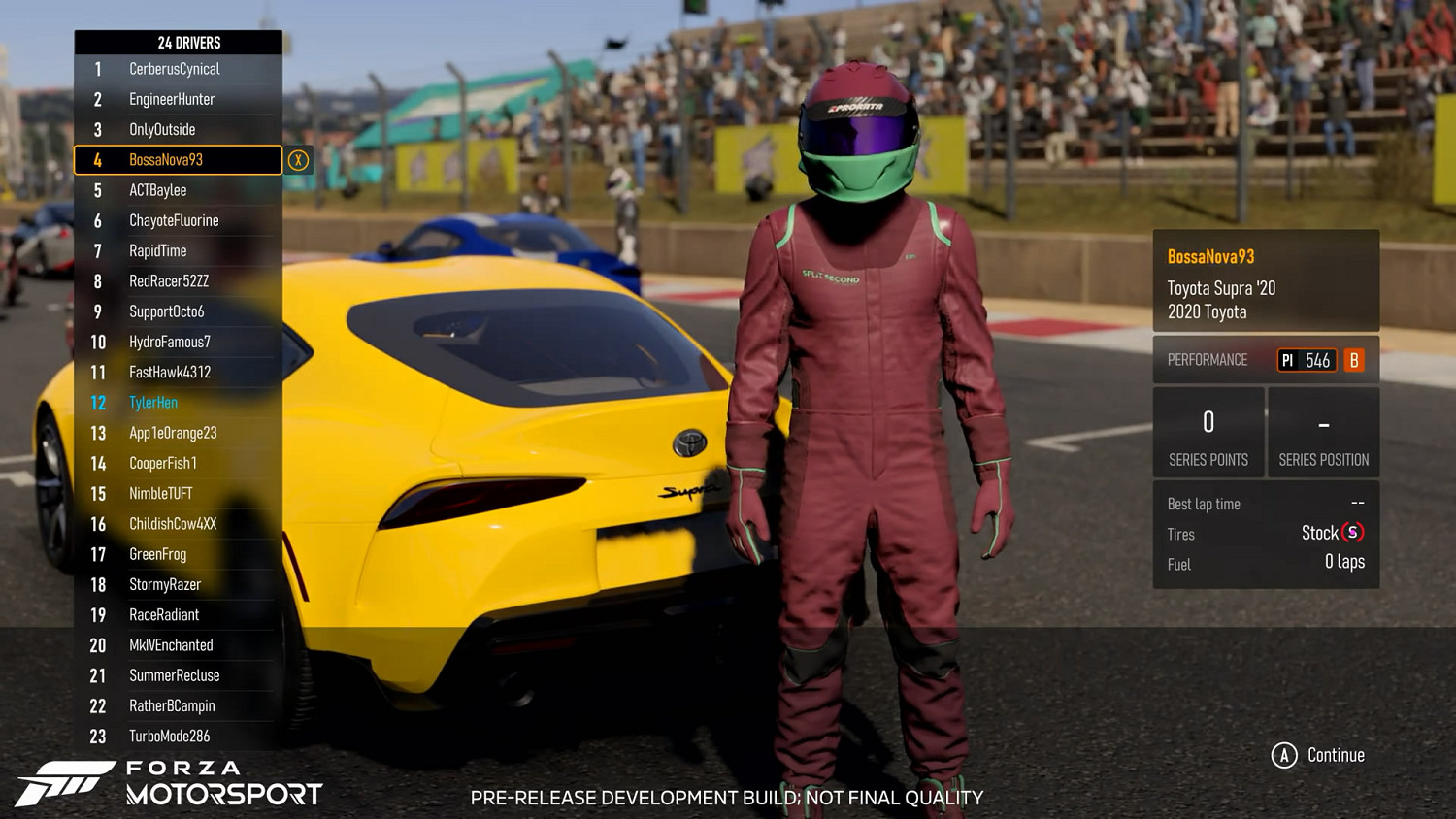The image size is (1456, 819).
Task: Select driver CerberusCynical at the top
Action: coord(175,69)
